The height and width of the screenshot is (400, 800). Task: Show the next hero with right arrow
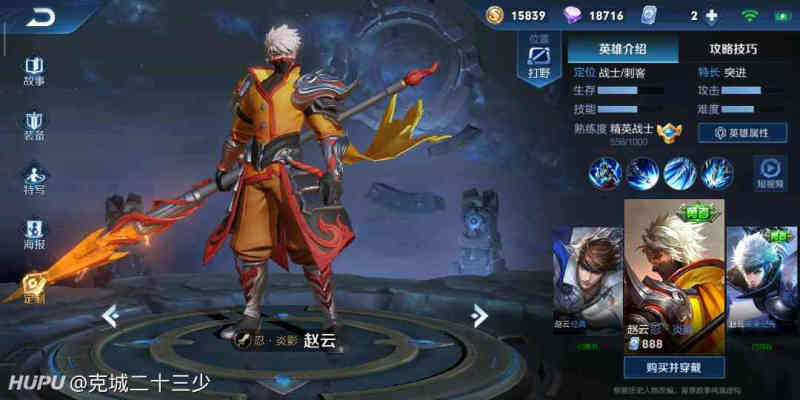[480, 315]
